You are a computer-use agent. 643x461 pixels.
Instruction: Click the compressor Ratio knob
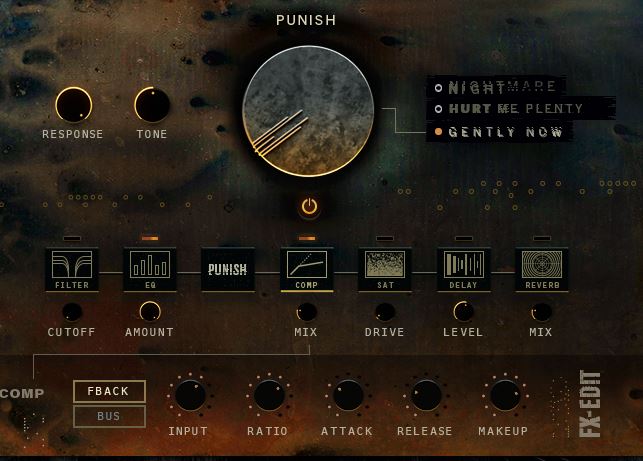[x=268, y=395]
